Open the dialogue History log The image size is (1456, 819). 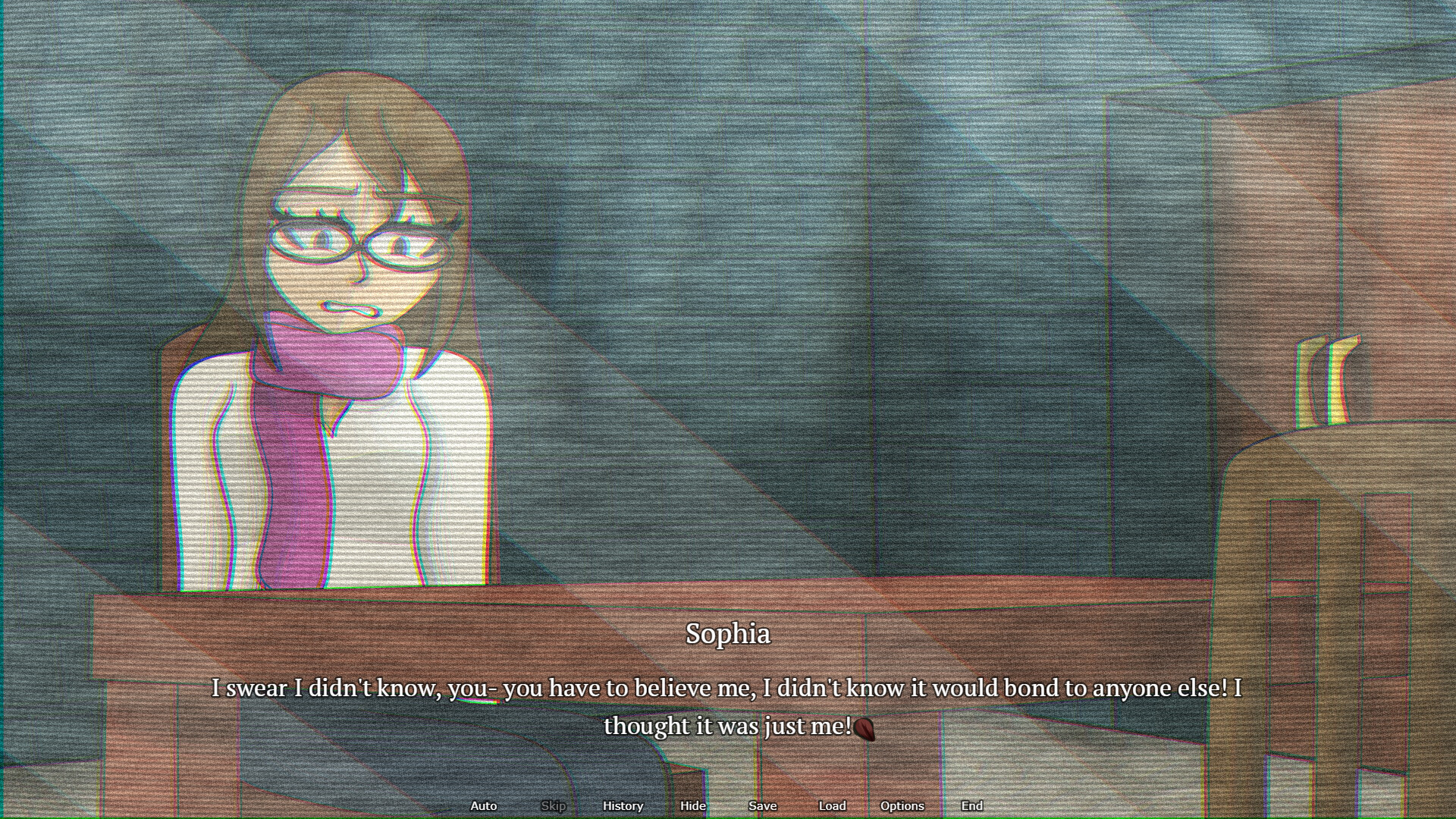[x=622, y=806]
